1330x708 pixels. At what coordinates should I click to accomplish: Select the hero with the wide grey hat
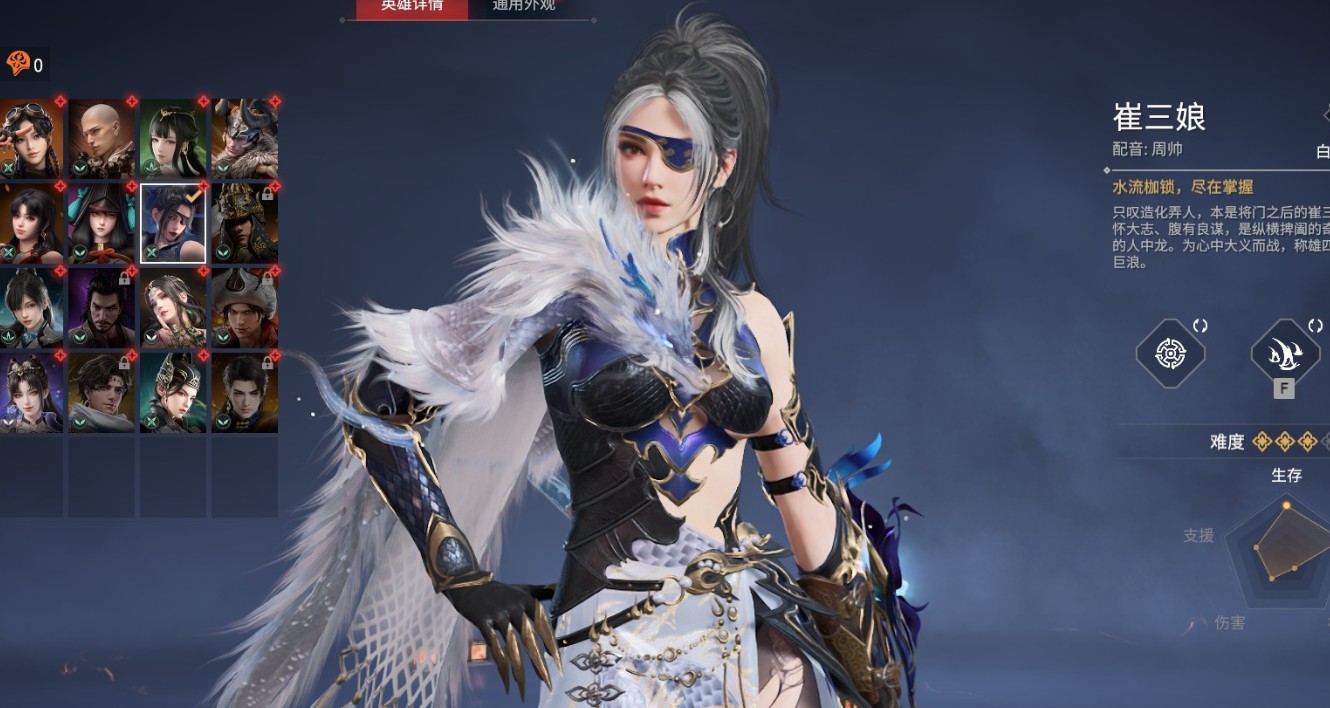click(245, 307)
